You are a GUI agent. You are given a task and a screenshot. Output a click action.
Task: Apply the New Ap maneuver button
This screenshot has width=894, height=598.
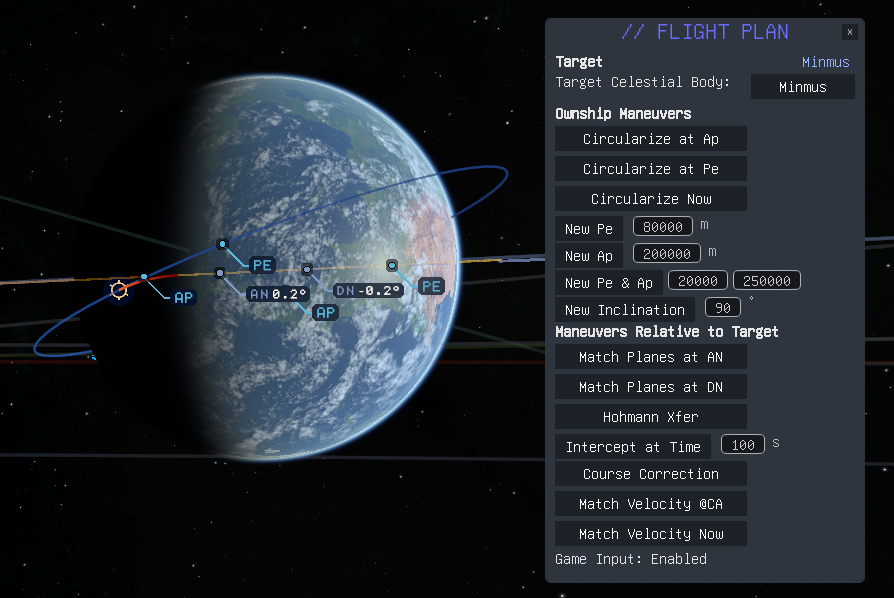589,256
